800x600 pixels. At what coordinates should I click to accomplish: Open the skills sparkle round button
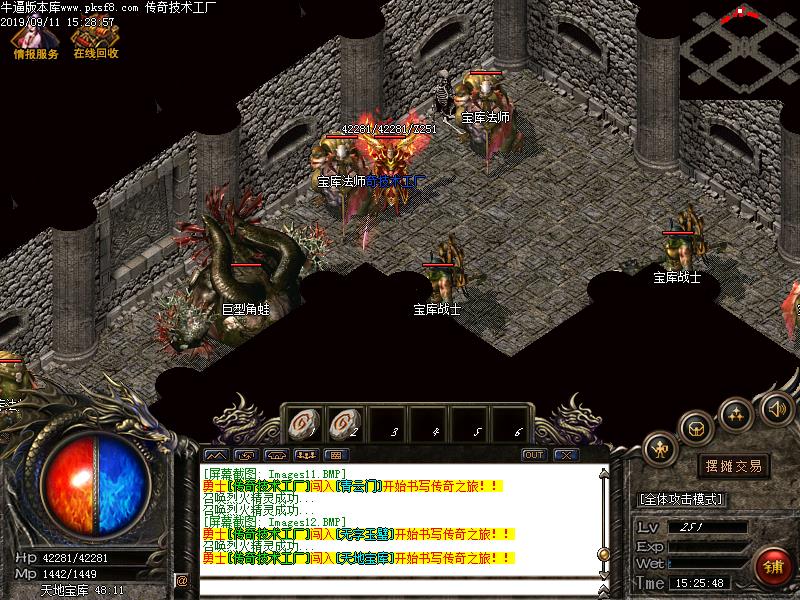(x=736, y=412)
